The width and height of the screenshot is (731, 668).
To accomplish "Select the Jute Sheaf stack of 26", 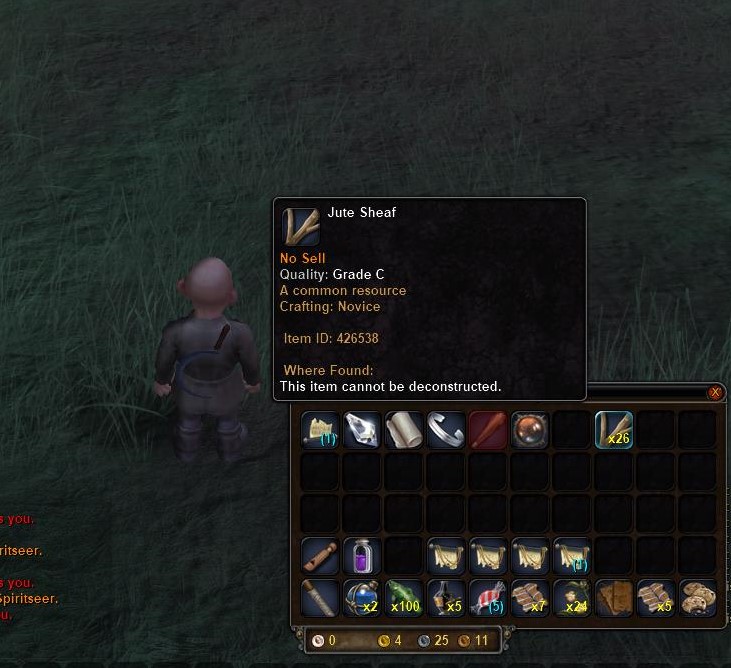I will coord(613,430).
